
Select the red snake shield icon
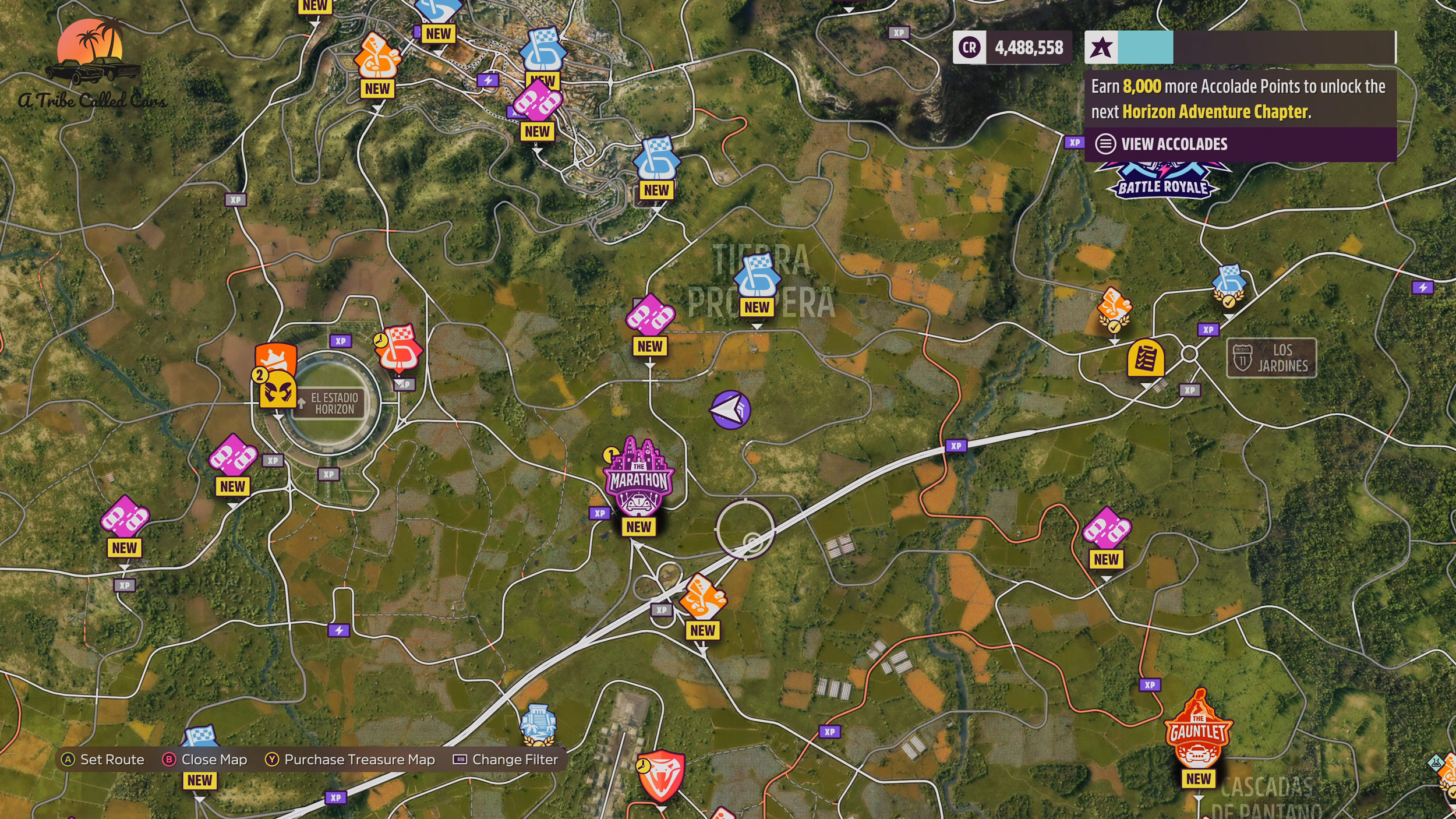pos(661,775)
